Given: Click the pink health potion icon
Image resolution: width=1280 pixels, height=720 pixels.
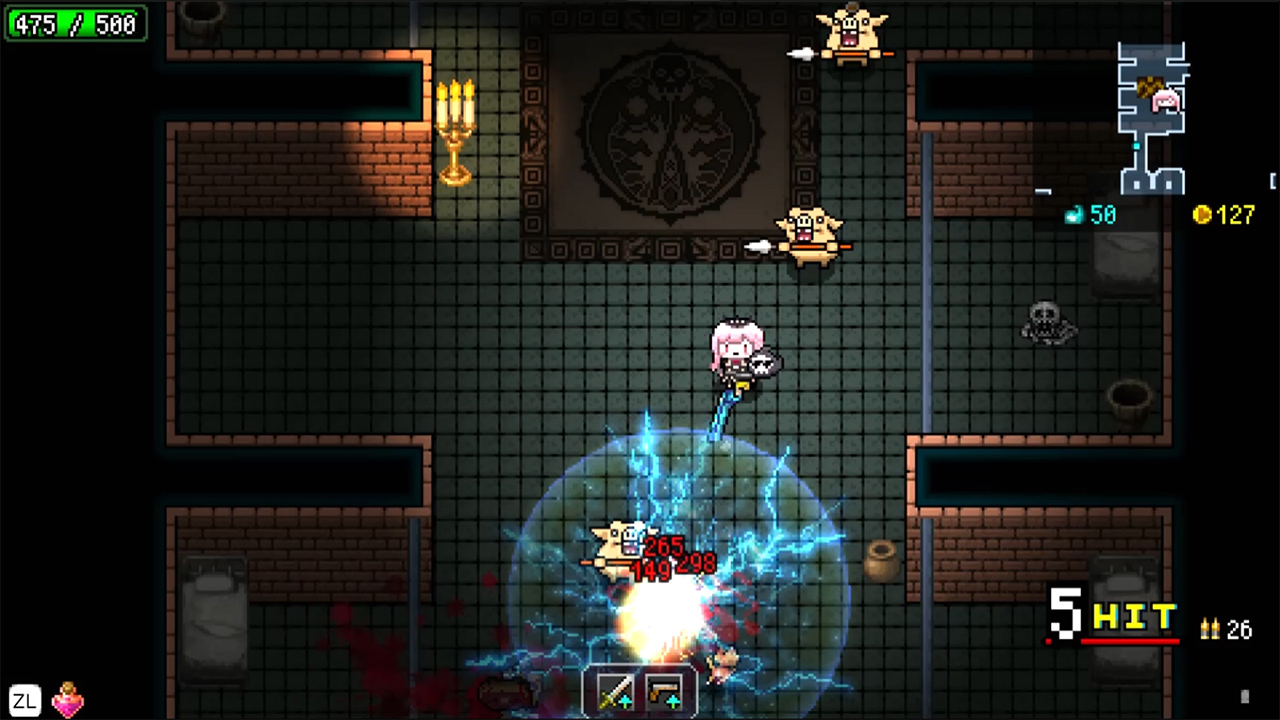Looking at the screenshot, I should (66, 700).
